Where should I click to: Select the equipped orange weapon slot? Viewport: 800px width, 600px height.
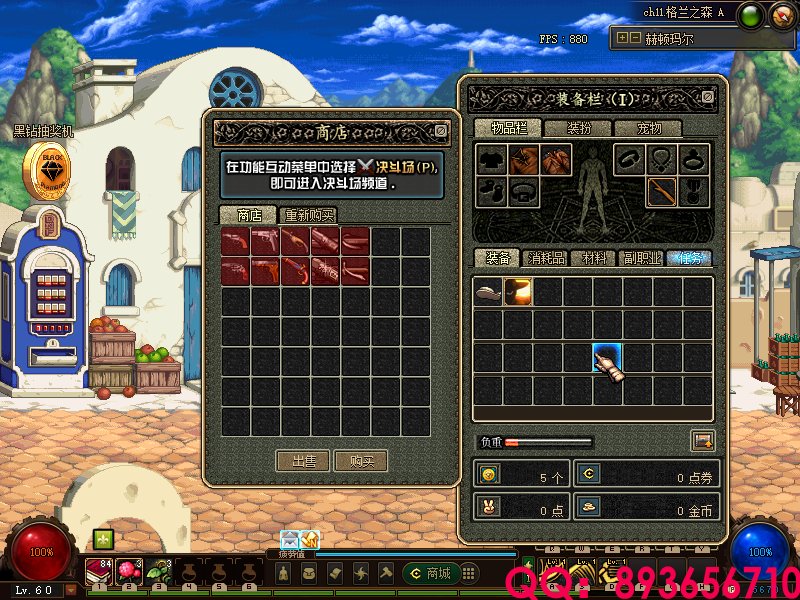coord(661,190)
